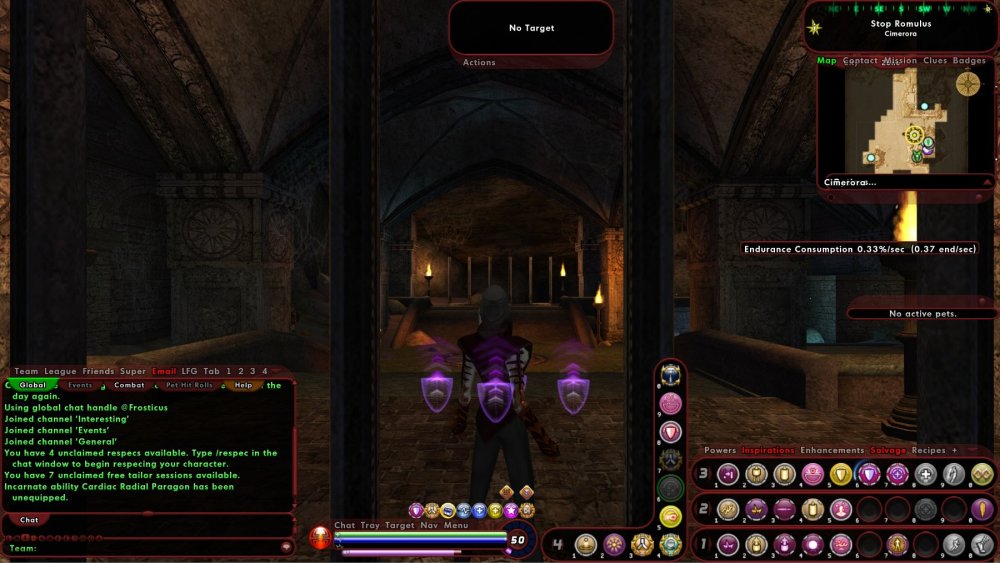Open the Events chat tab
1000x563 pixels.
point(80,385)
